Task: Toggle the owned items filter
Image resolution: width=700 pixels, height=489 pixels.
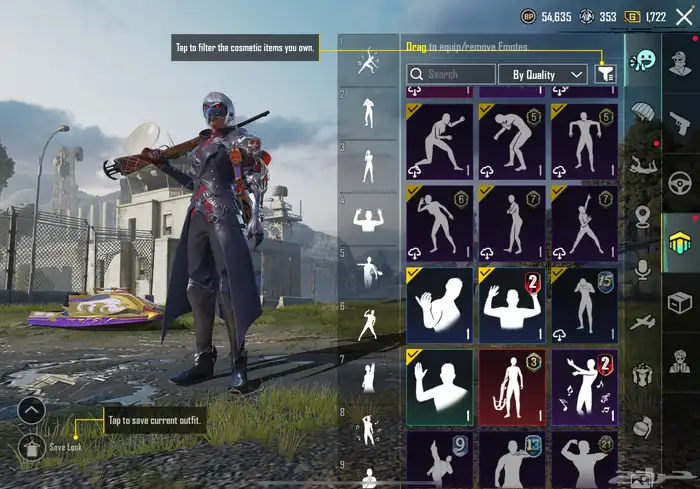Action: pyautogui.click(x=604, y=74)
